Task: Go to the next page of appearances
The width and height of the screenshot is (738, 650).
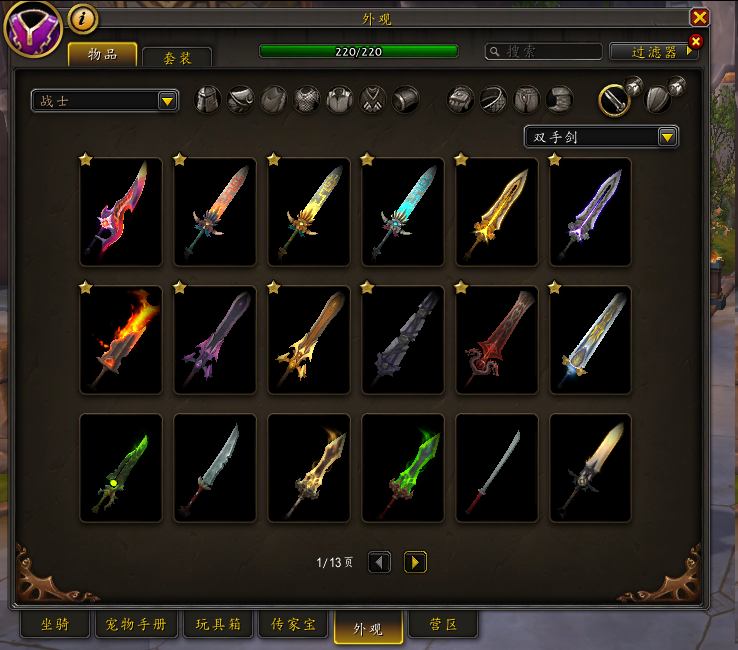Action: [416, 562]
